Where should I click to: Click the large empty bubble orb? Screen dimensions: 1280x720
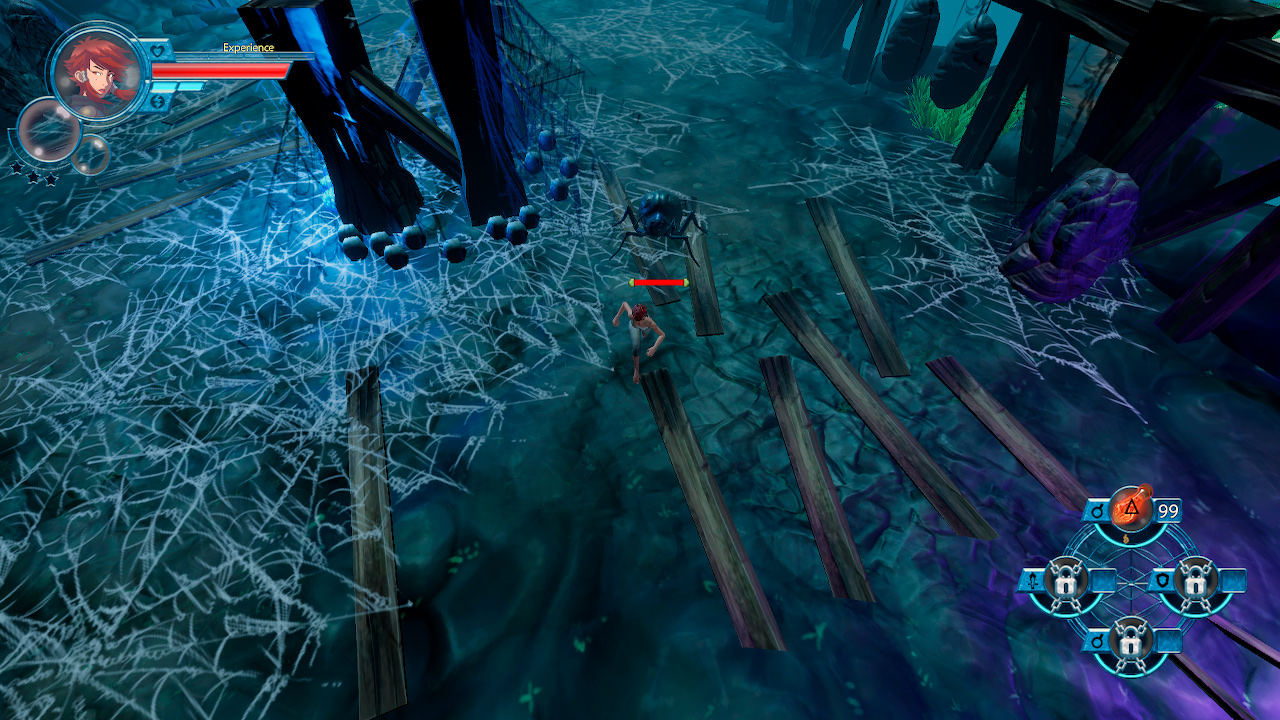pyautogui.click(x=48, y=130)
